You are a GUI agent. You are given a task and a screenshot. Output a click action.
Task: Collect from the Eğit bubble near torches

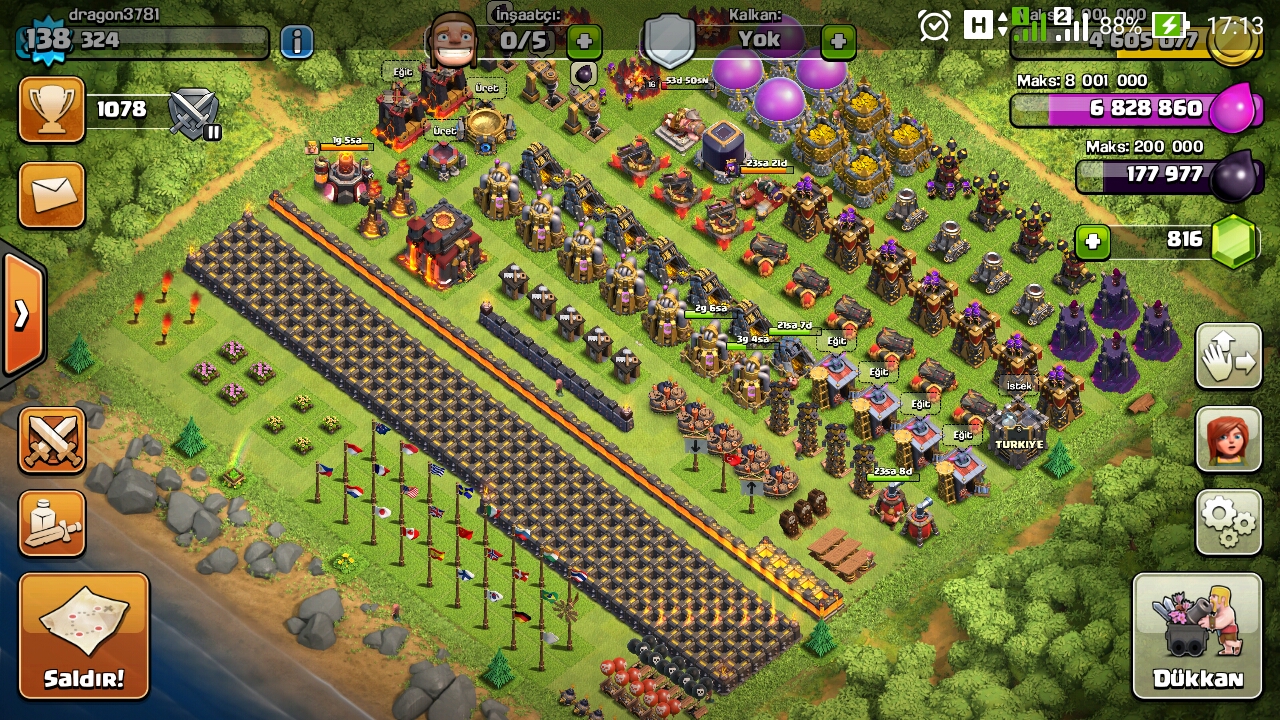click(x=402, y=72)
